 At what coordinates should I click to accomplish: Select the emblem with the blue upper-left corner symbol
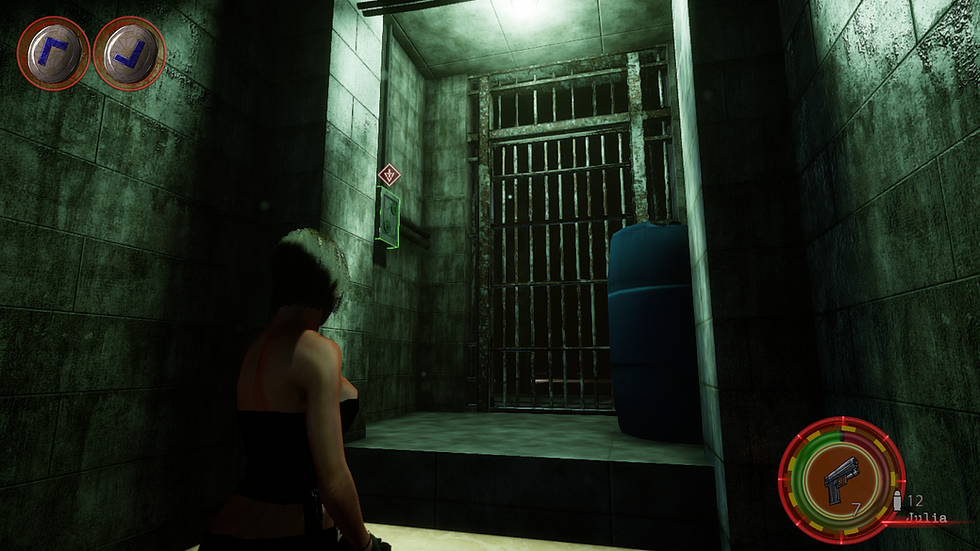pos(53,53)
